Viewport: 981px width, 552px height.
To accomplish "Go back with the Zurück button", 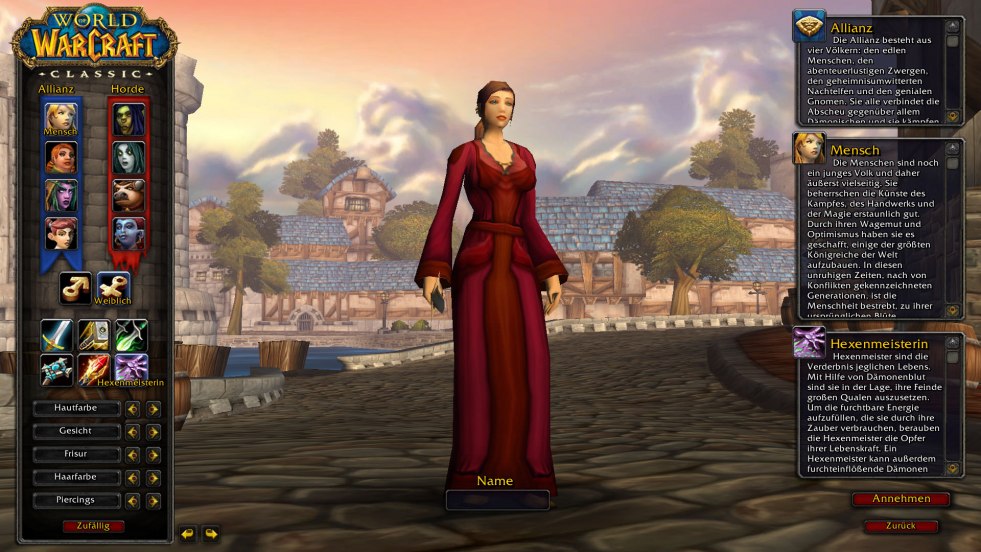I will point(900,525).
